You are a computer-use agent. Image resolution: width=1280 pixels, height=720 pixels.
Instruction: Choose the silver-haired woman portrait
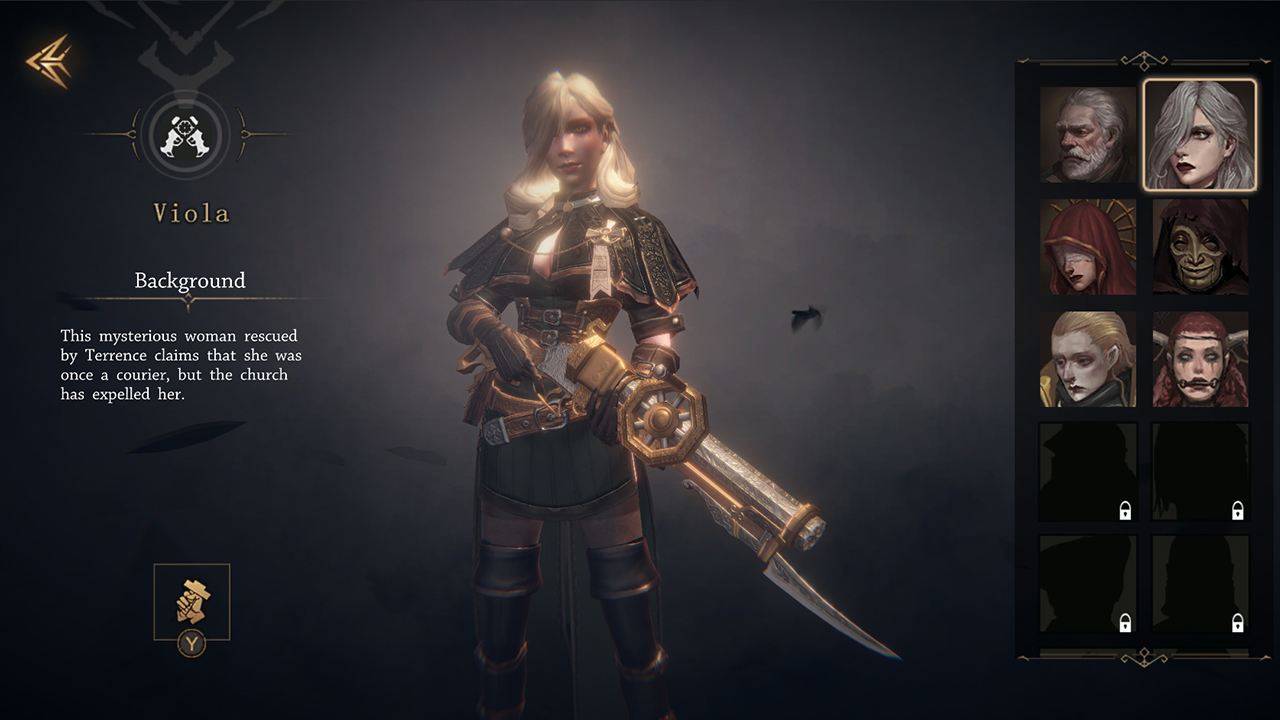tap(1200, 135)
